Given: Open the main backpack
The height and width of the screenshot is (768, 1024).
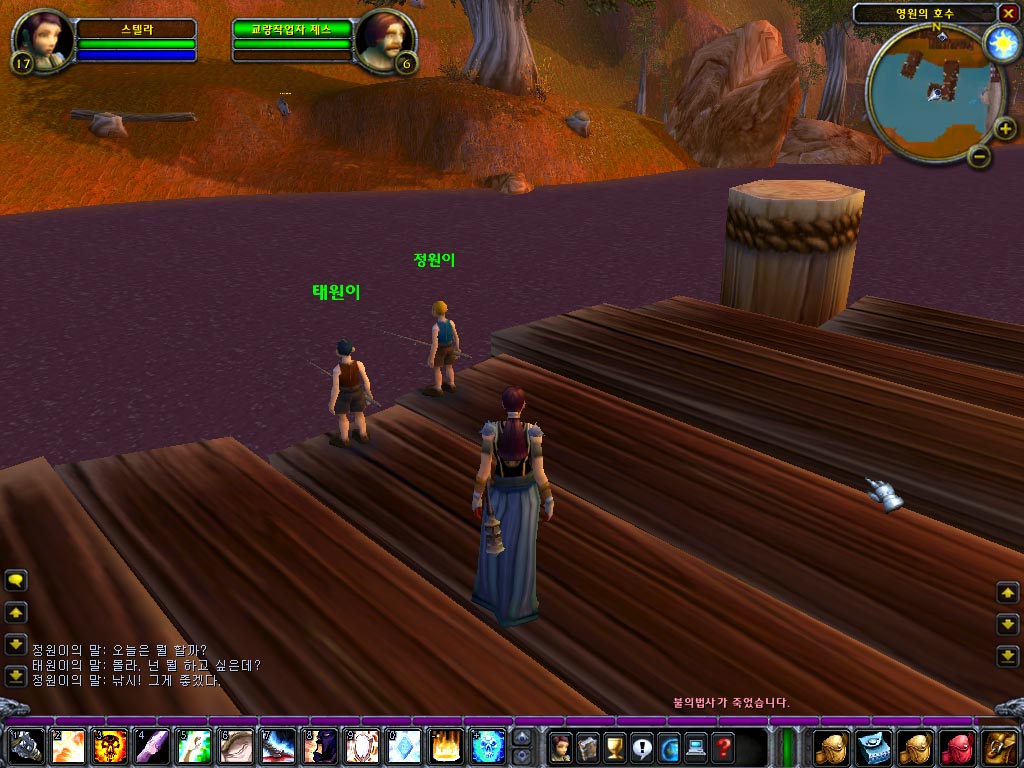Looking at the screenshot, I should coord(999,747).
